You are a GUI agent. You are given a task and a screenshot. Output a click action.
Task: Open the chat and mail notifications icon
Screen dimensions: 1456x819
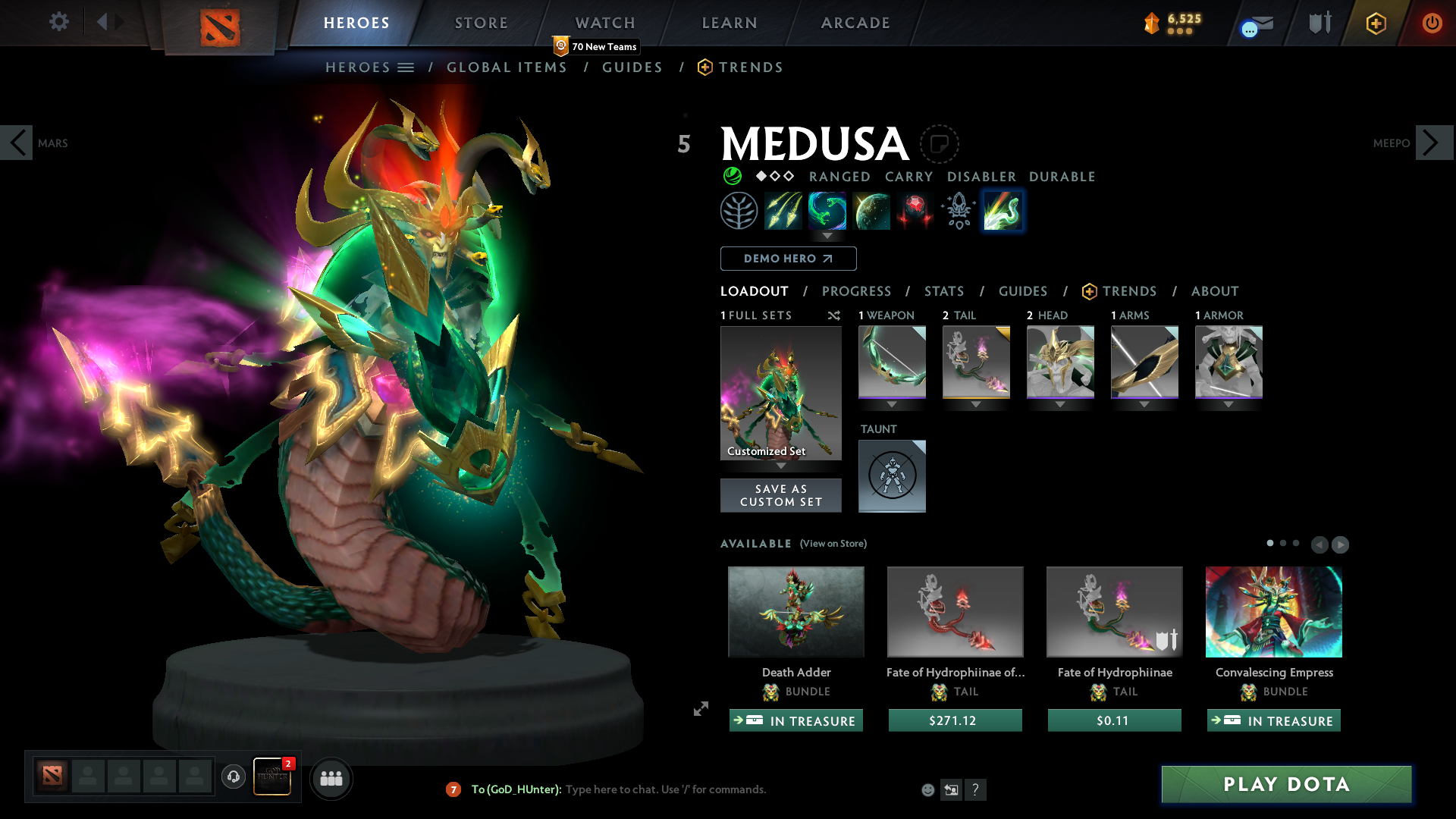tap(1254, 23)
